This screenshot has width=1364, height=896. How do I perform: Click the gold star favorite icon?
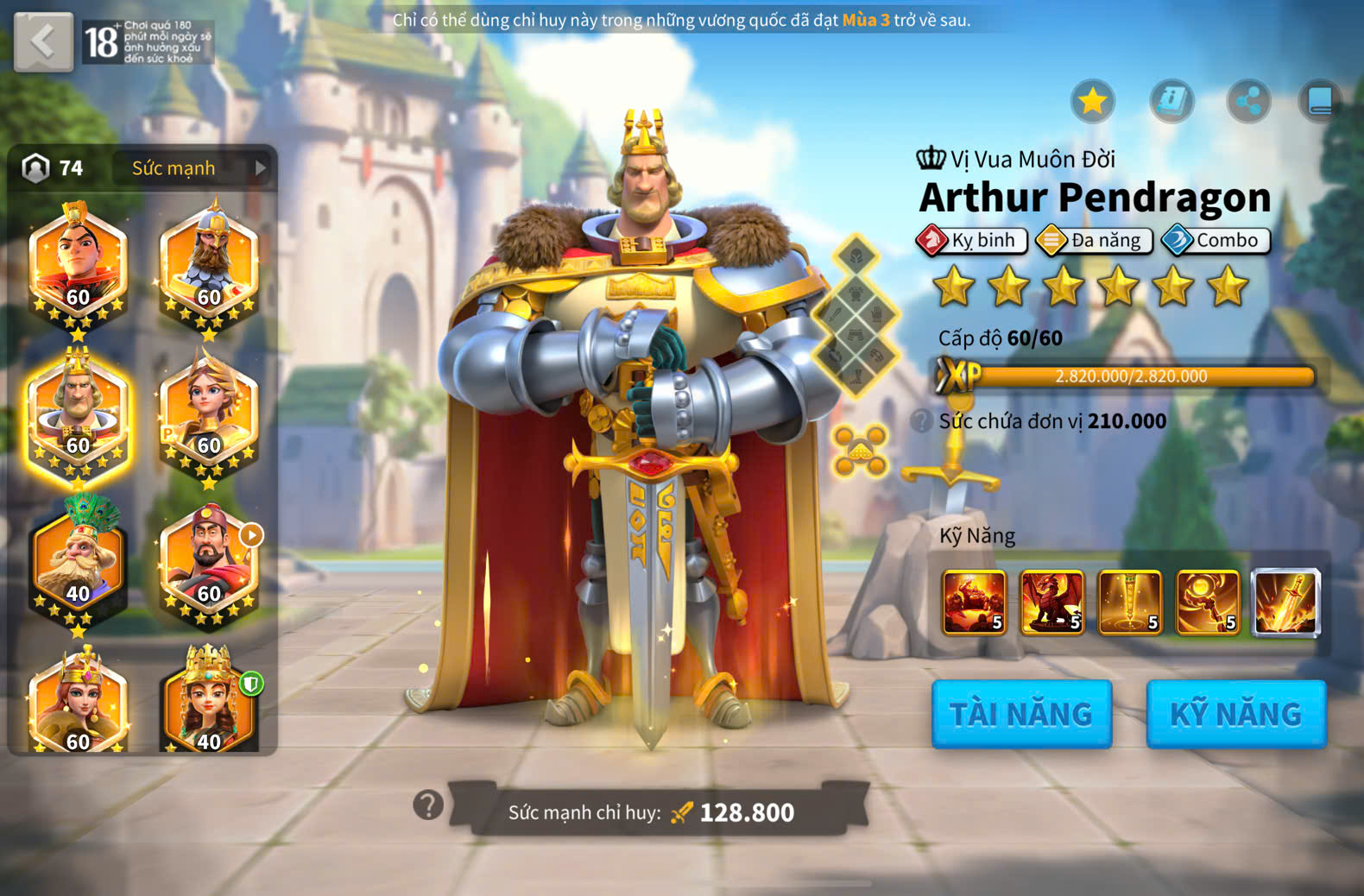[x=1092, y=102]
